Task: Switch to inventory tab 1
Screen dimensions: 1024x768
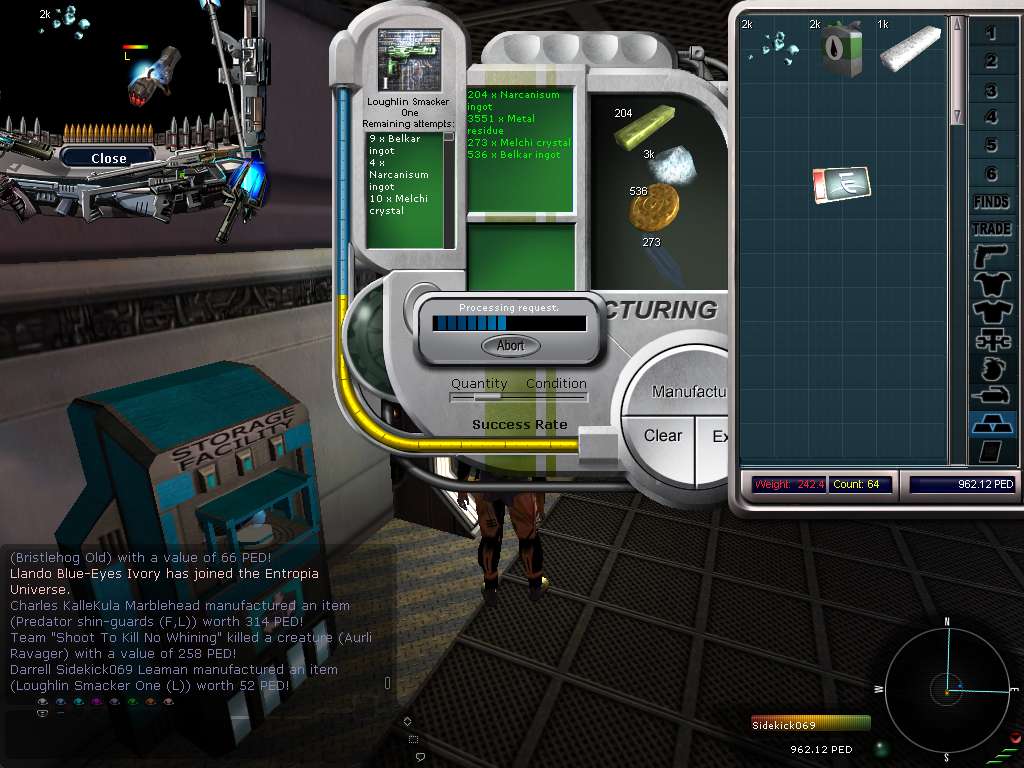Action: (991, 34)
